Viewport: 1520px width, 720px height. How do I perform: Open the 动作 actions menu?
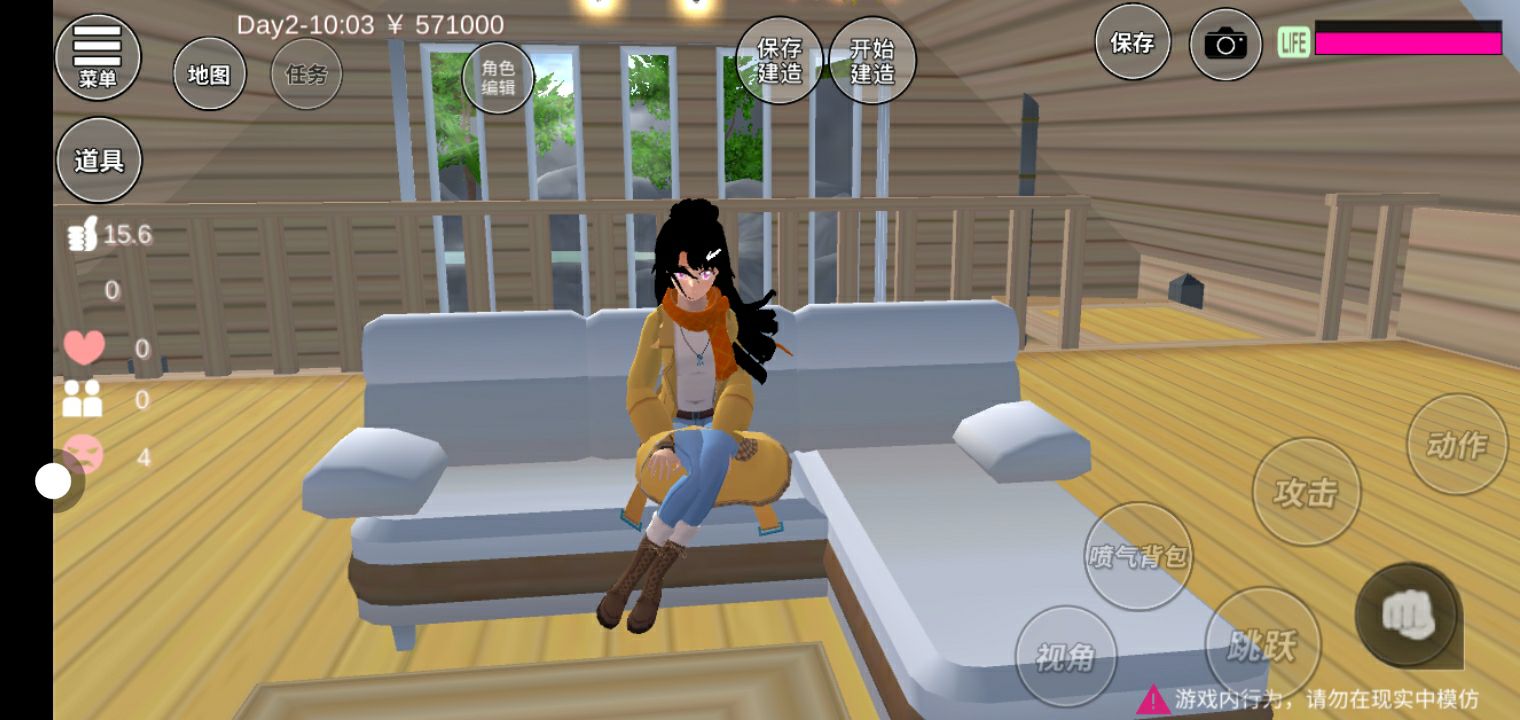[1456, 443]
